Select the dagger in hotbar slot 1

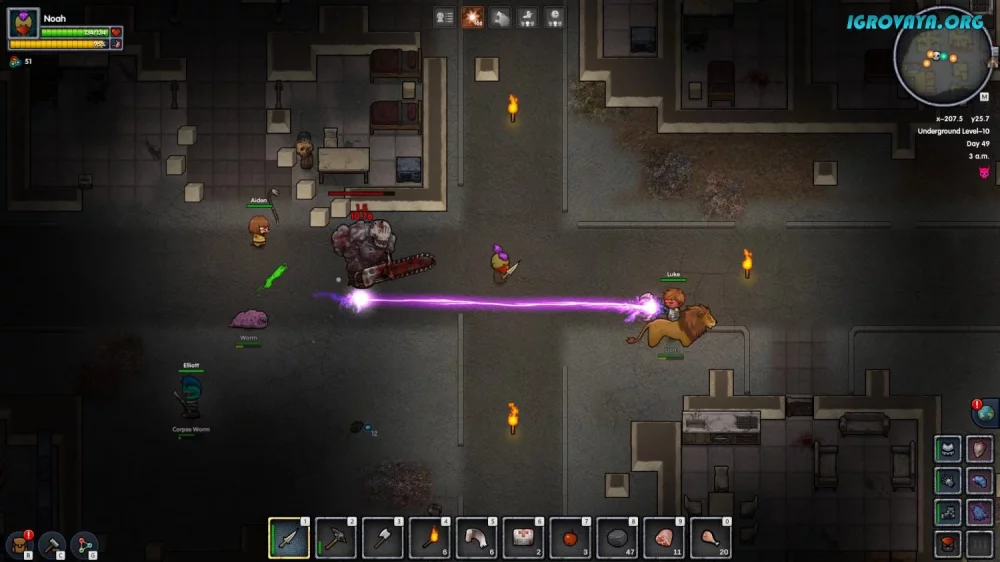click(290, 539)
